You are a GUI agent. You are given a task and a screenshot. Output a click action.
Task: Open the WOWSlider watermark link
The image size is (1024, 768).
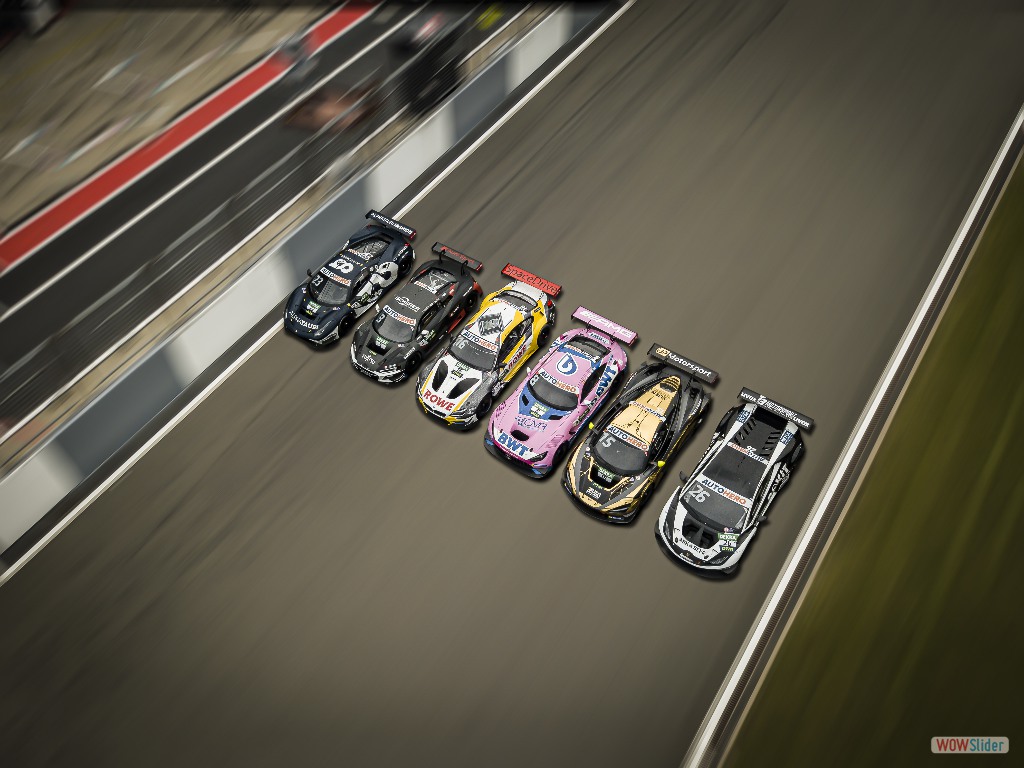(969, 745)
